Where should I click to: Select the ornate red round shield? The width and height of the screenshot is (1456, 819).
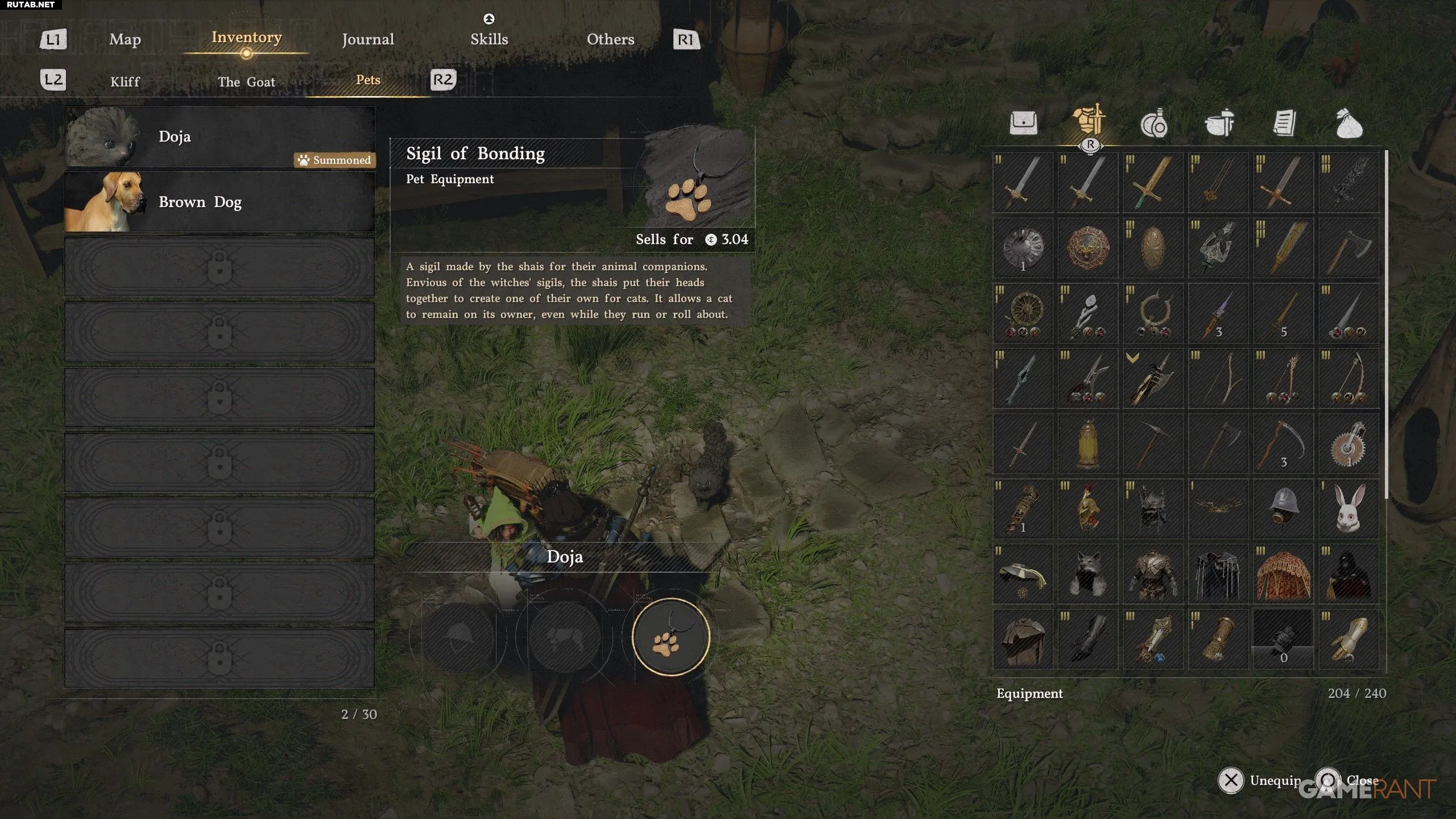click(x=1088, y=249)
